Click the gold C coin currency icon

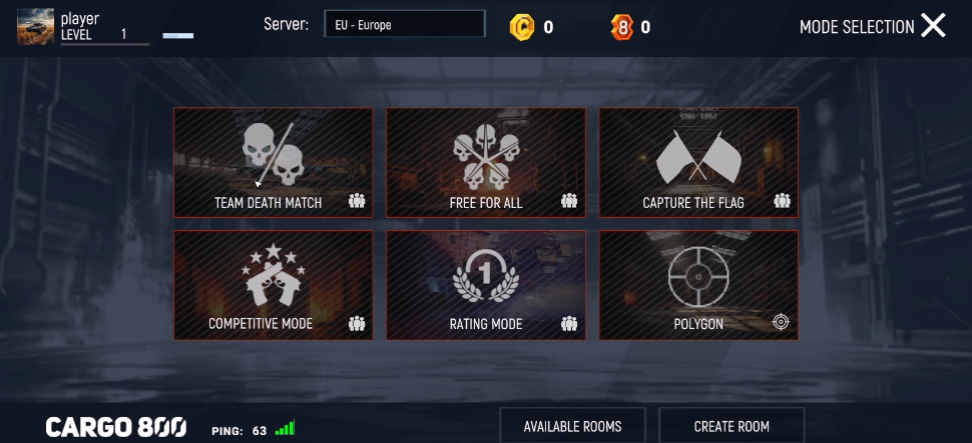(x=522, y=27)
